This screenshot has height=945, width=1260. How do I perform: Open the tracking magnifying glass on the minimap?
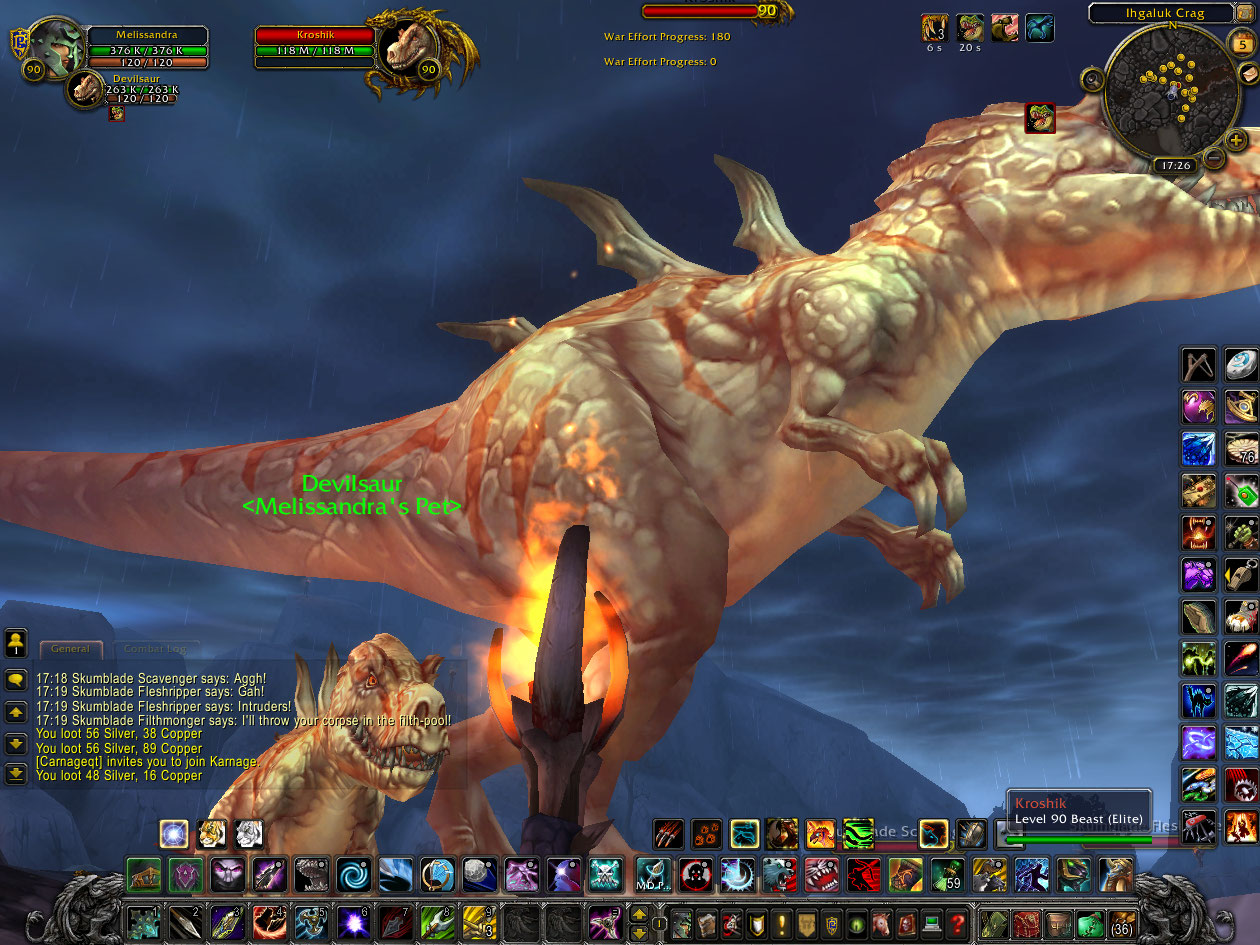coord(1093,79)
